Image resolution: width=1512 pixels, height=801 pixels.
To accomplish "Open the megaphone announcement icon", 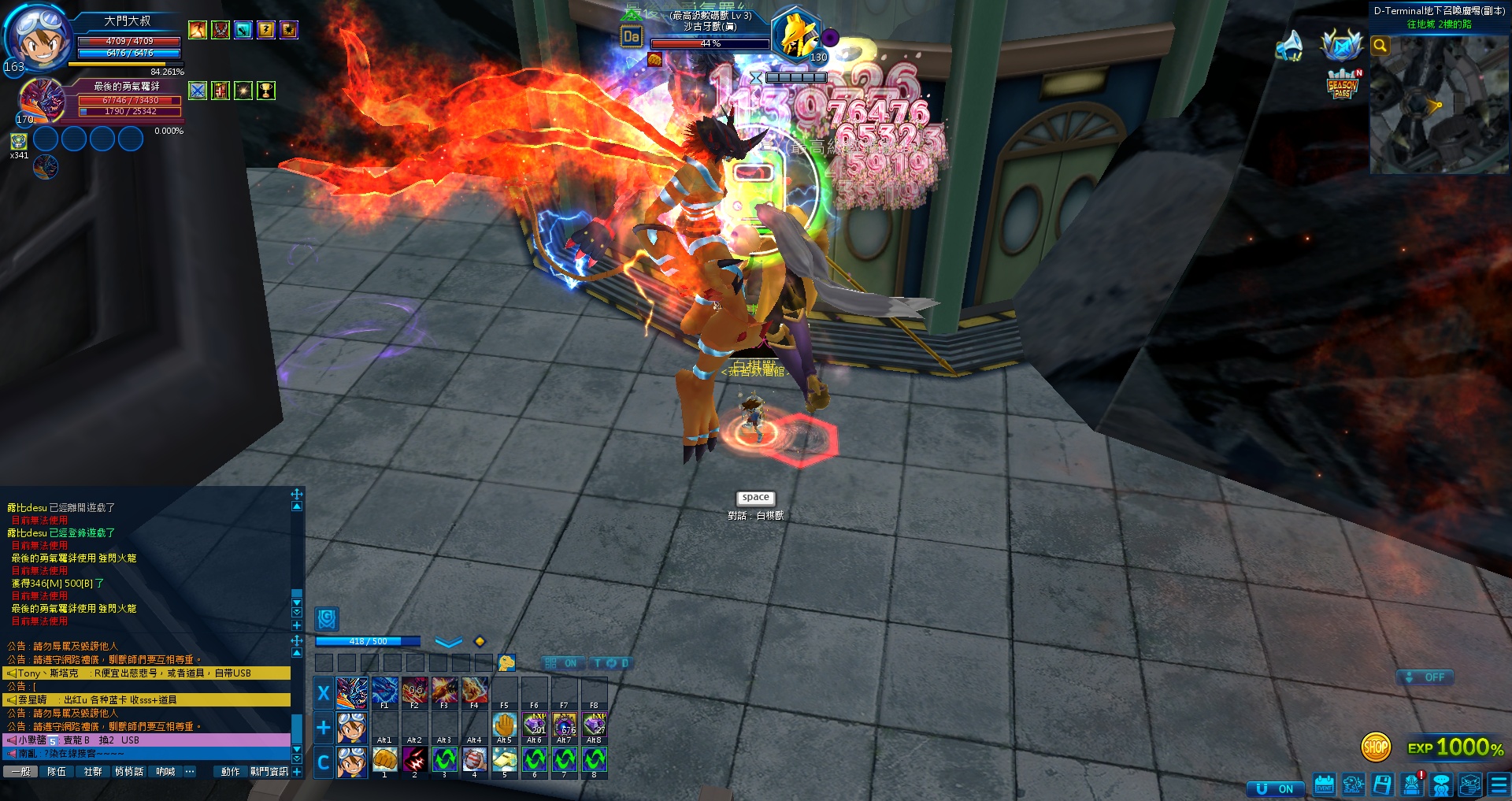I will (1289, 46).
